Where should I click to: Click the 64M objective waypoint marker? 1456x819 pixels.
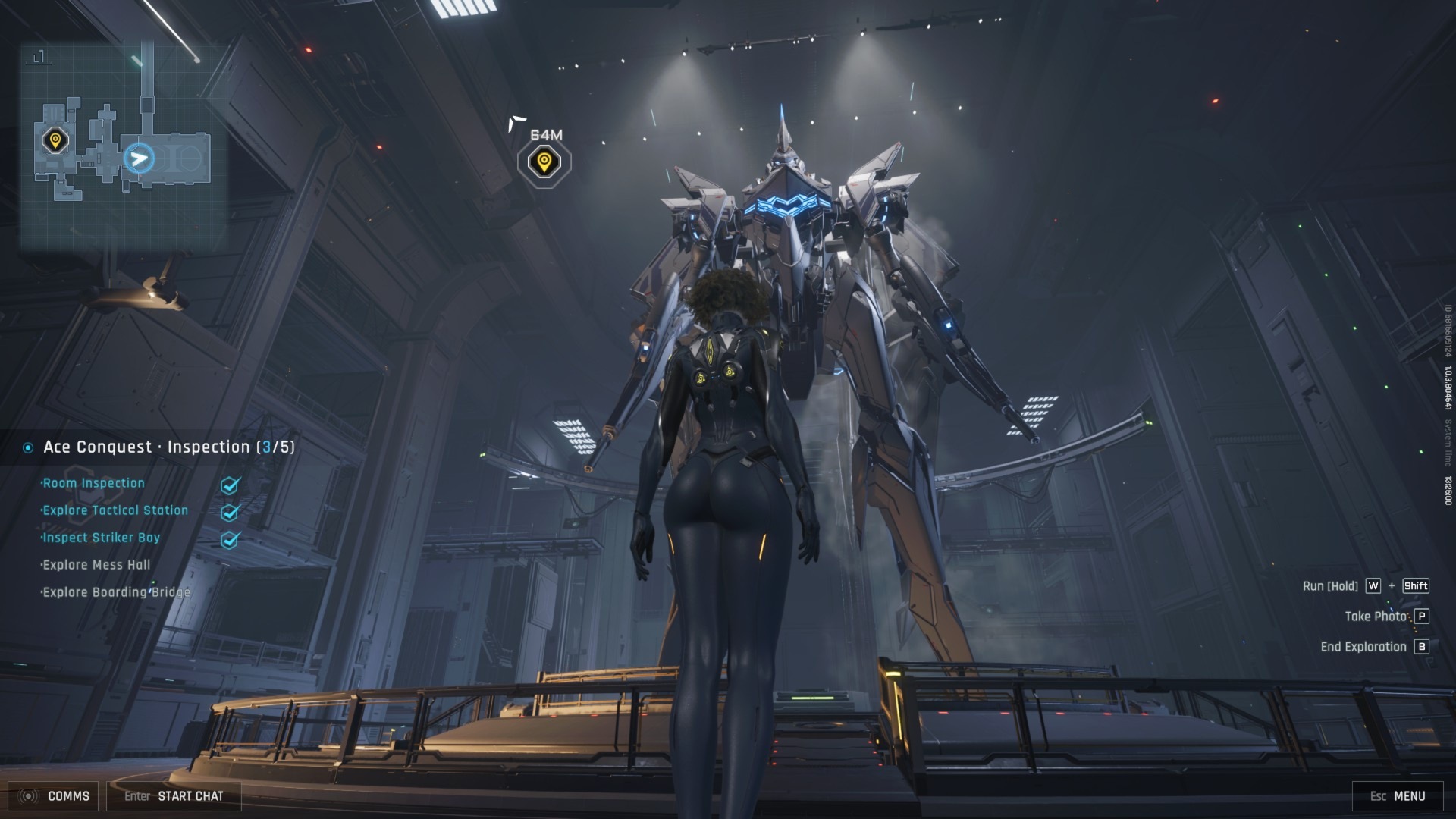[x=544, y=162]
